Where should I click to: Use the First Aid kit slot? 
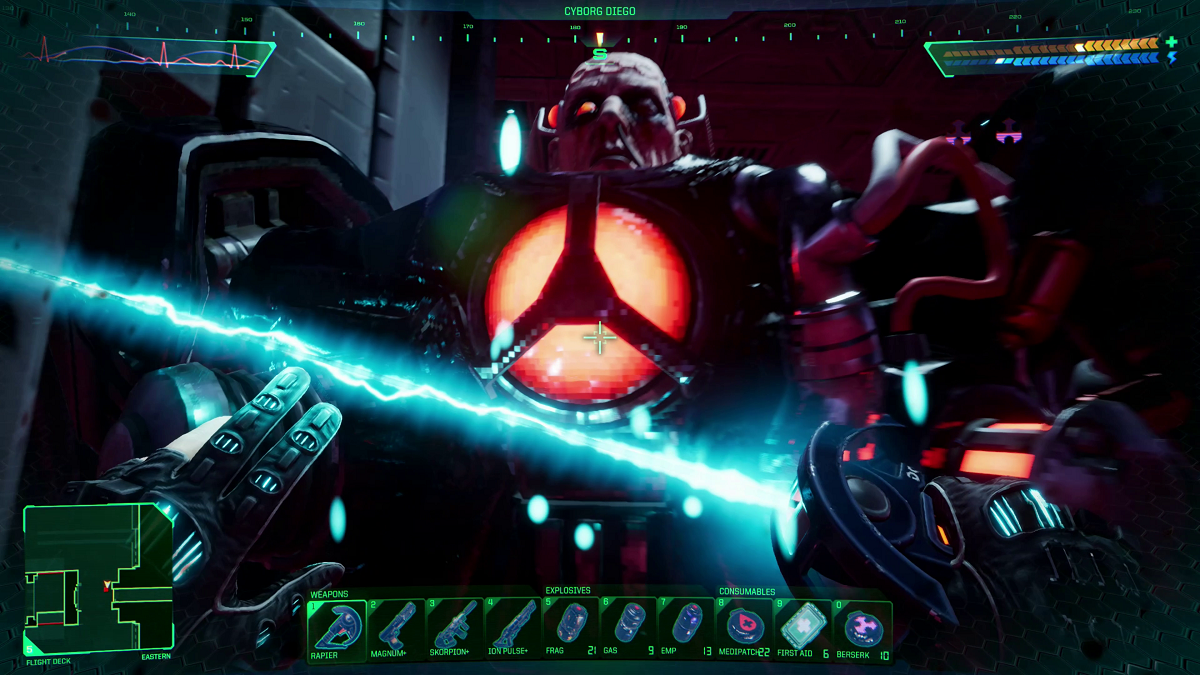point(803,628)
